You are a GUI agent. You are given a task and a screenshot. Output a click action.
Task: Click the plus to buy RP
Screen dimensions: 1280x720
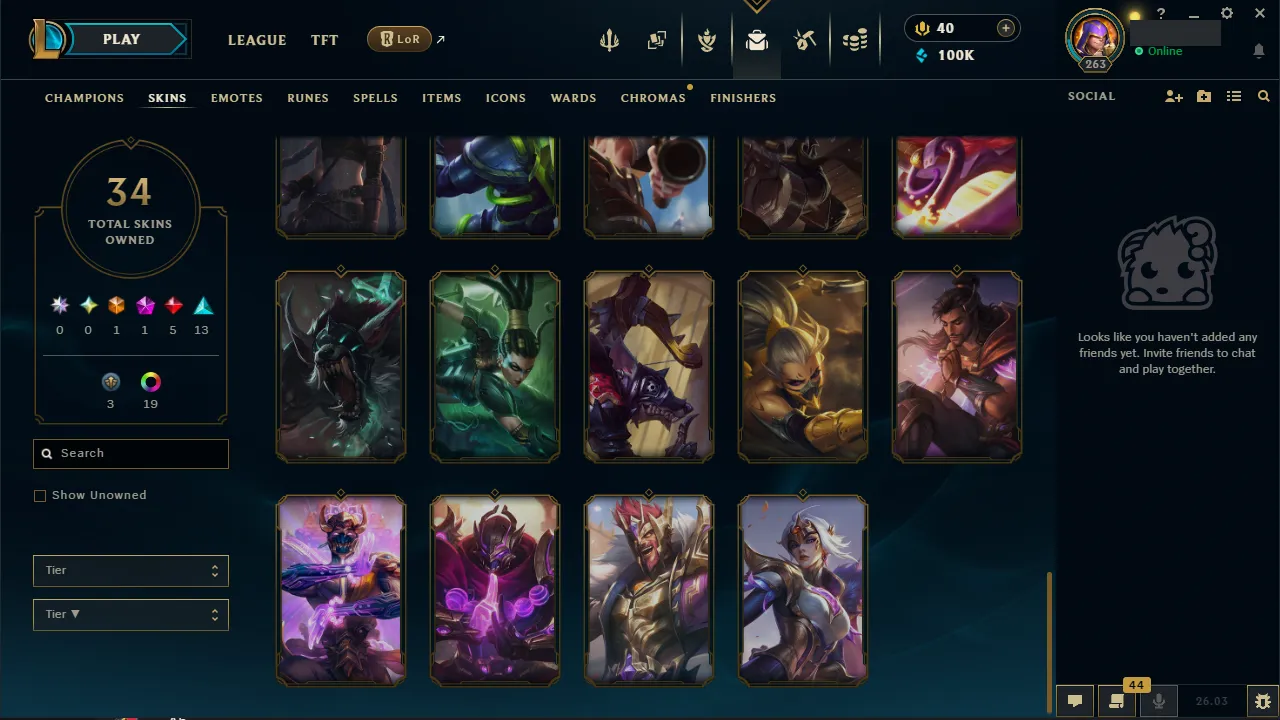click(x=1004, y=28)
